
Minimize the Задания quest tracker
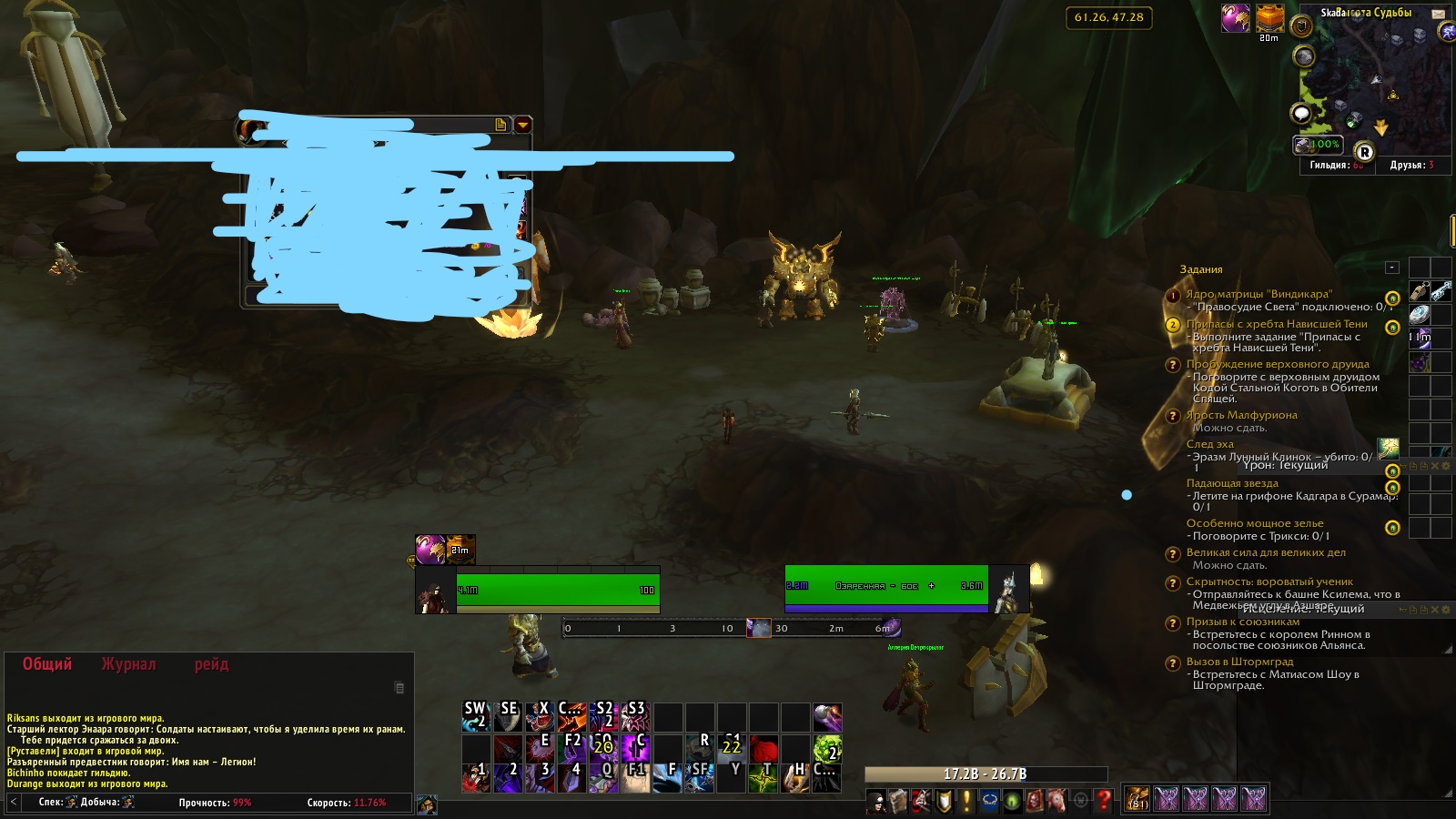1391,268
